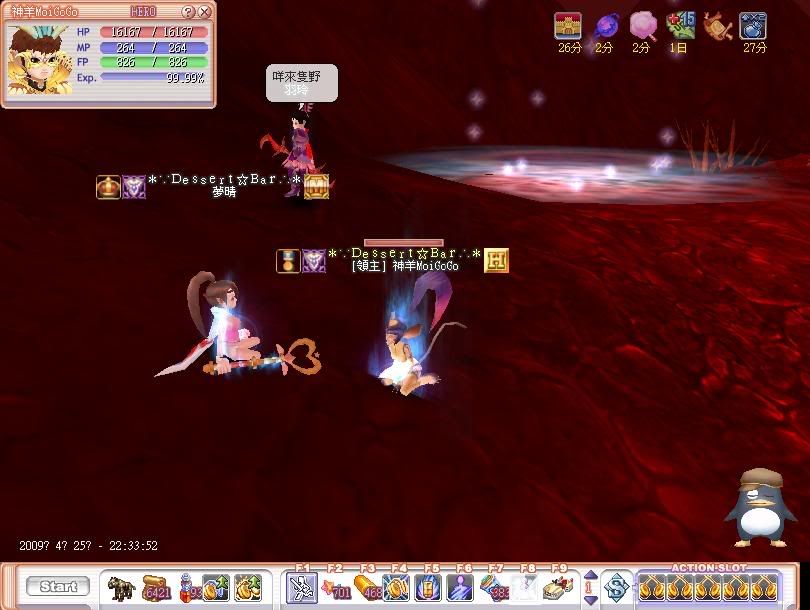Image resolution: width=810 pixels, height=610 pixels.
Task: Activate the F6 purple skill icon
Action: tap(462, 588)
